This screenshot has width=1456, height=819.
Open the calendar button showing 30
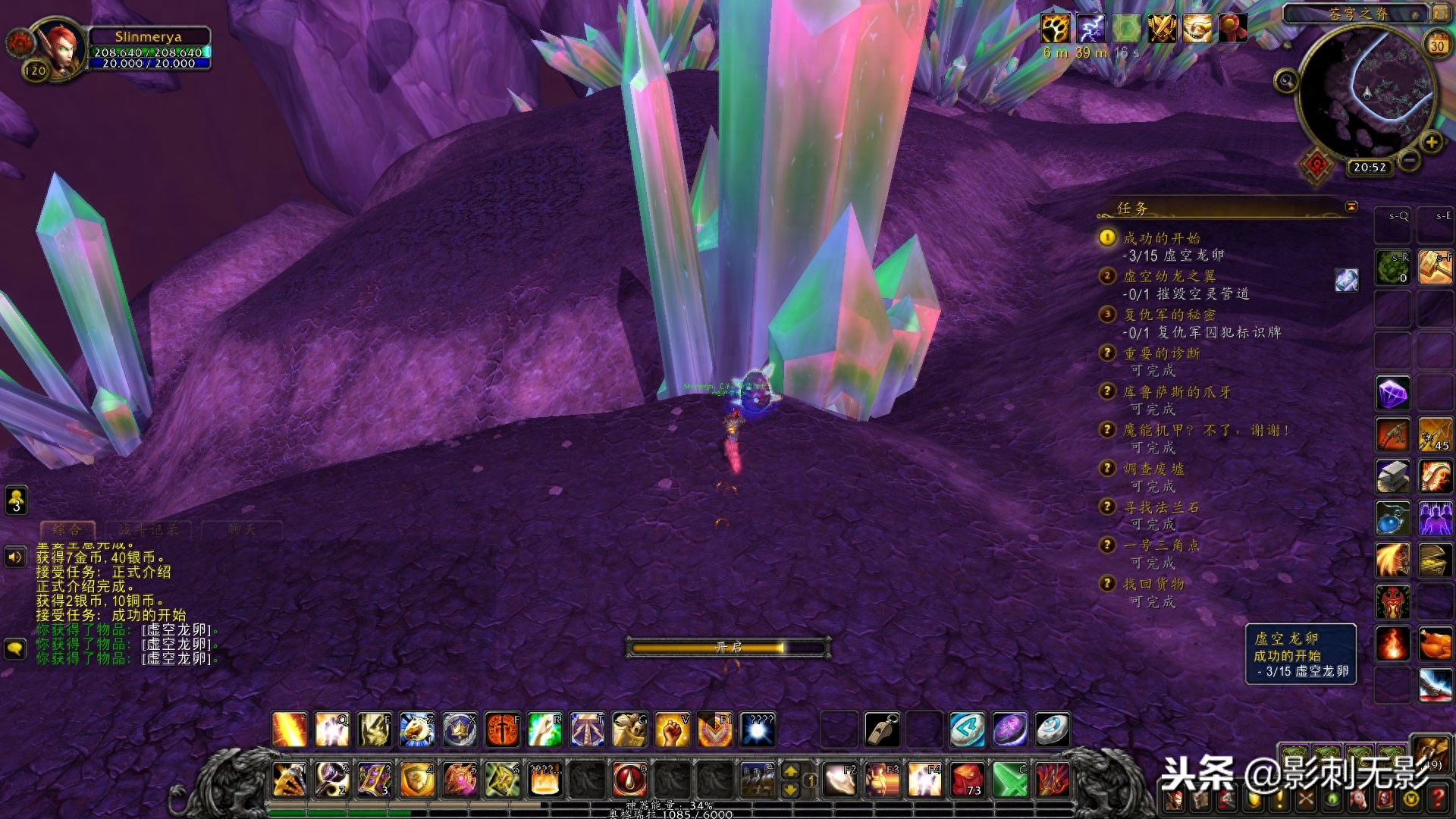[x=1436, y=45]
